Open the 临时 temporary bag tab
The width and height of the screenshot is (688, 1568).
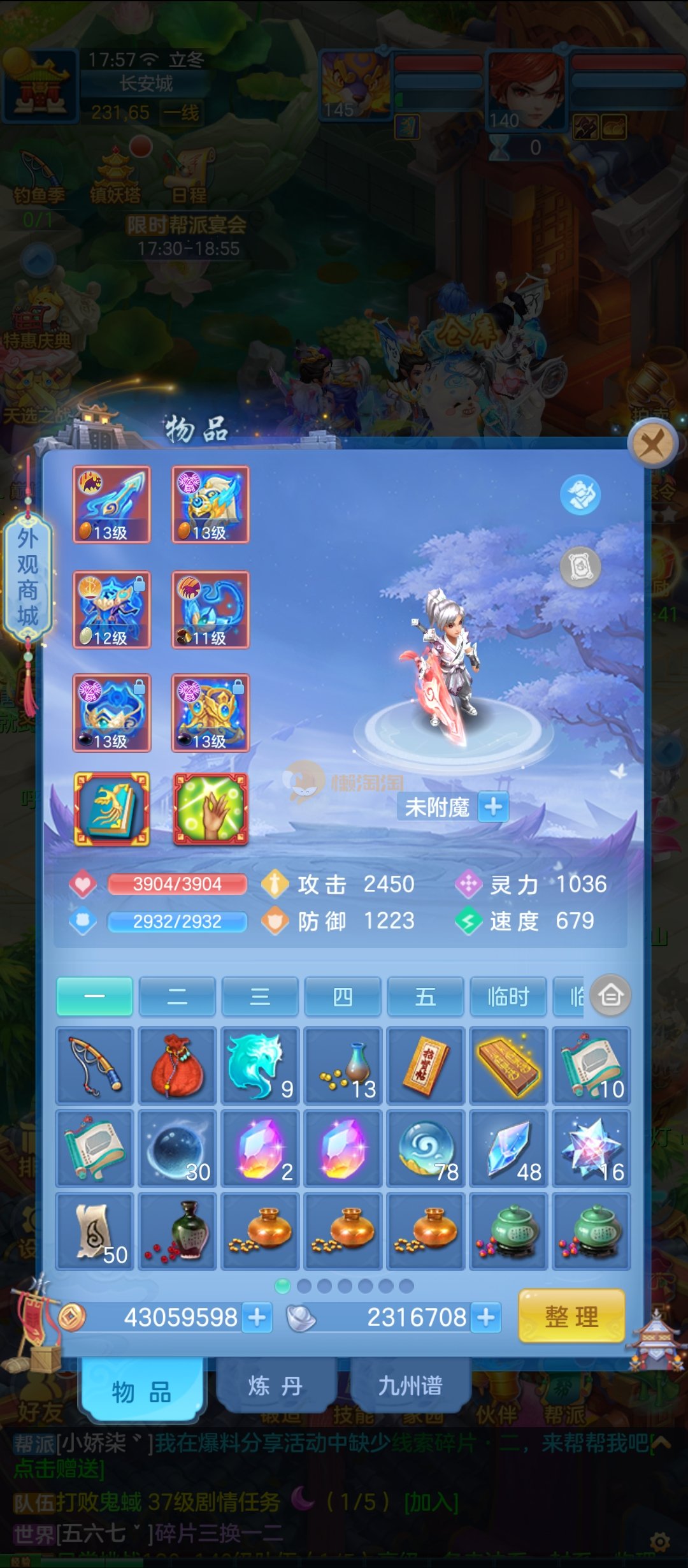pos(508,996)
